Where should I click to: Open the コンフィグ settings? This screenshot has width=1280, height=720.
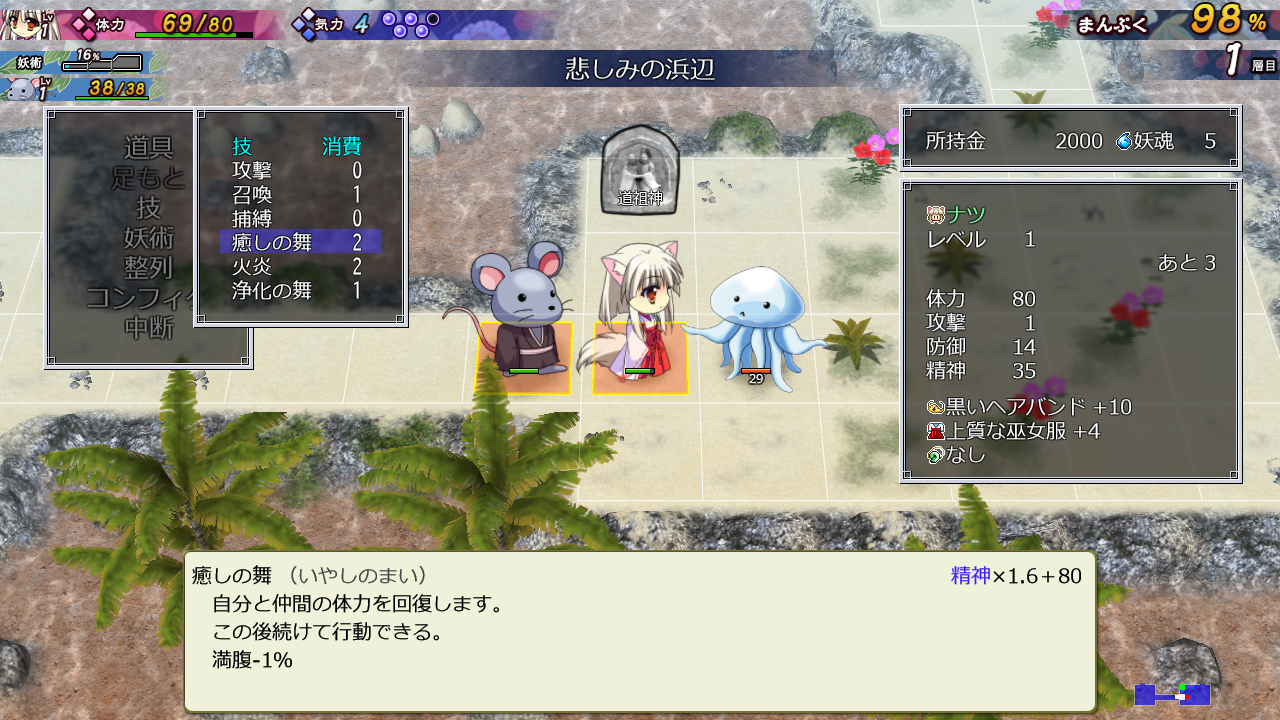tap(140, 298)
